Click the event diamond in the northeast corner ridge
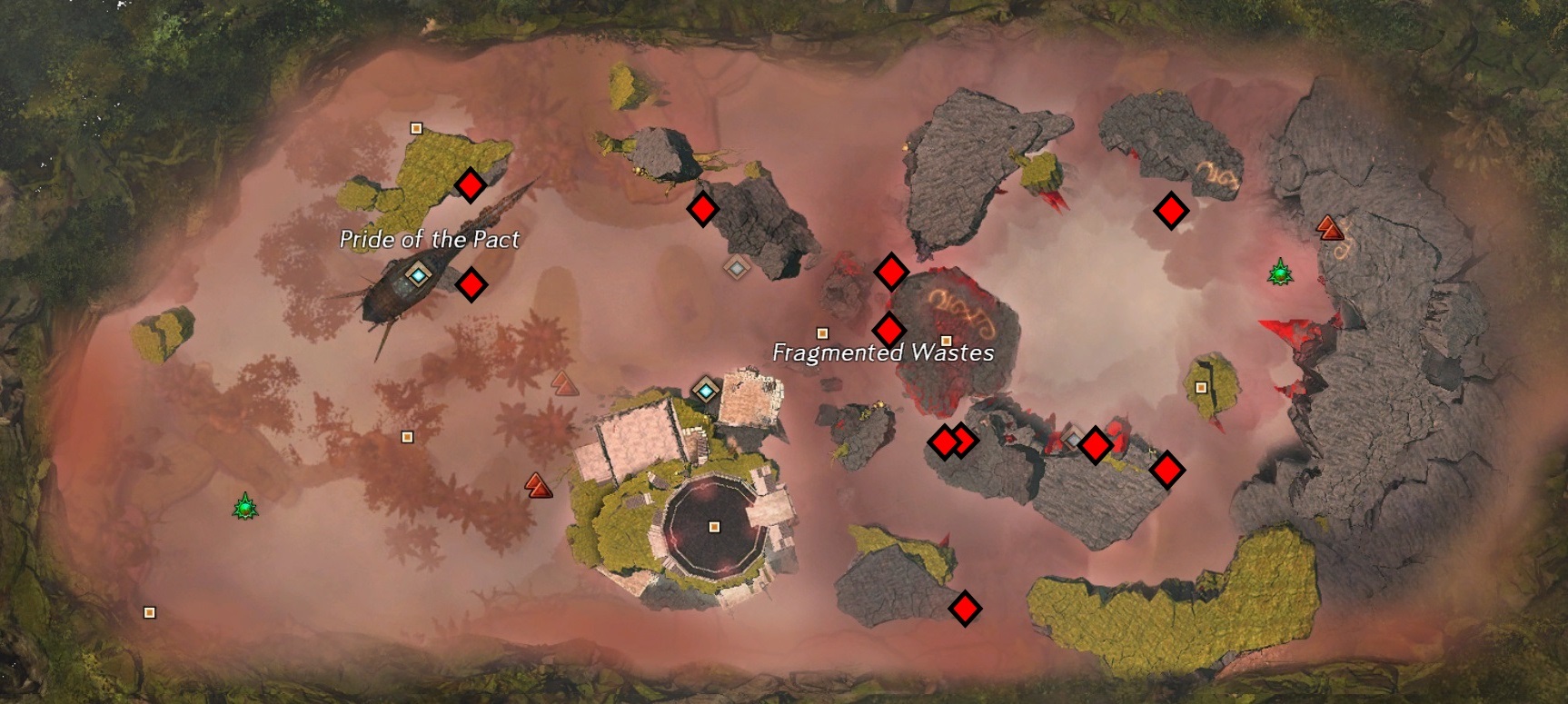Image resolution: width=1568 pixels, height=704 pixels. click(x=1172, y=208)
